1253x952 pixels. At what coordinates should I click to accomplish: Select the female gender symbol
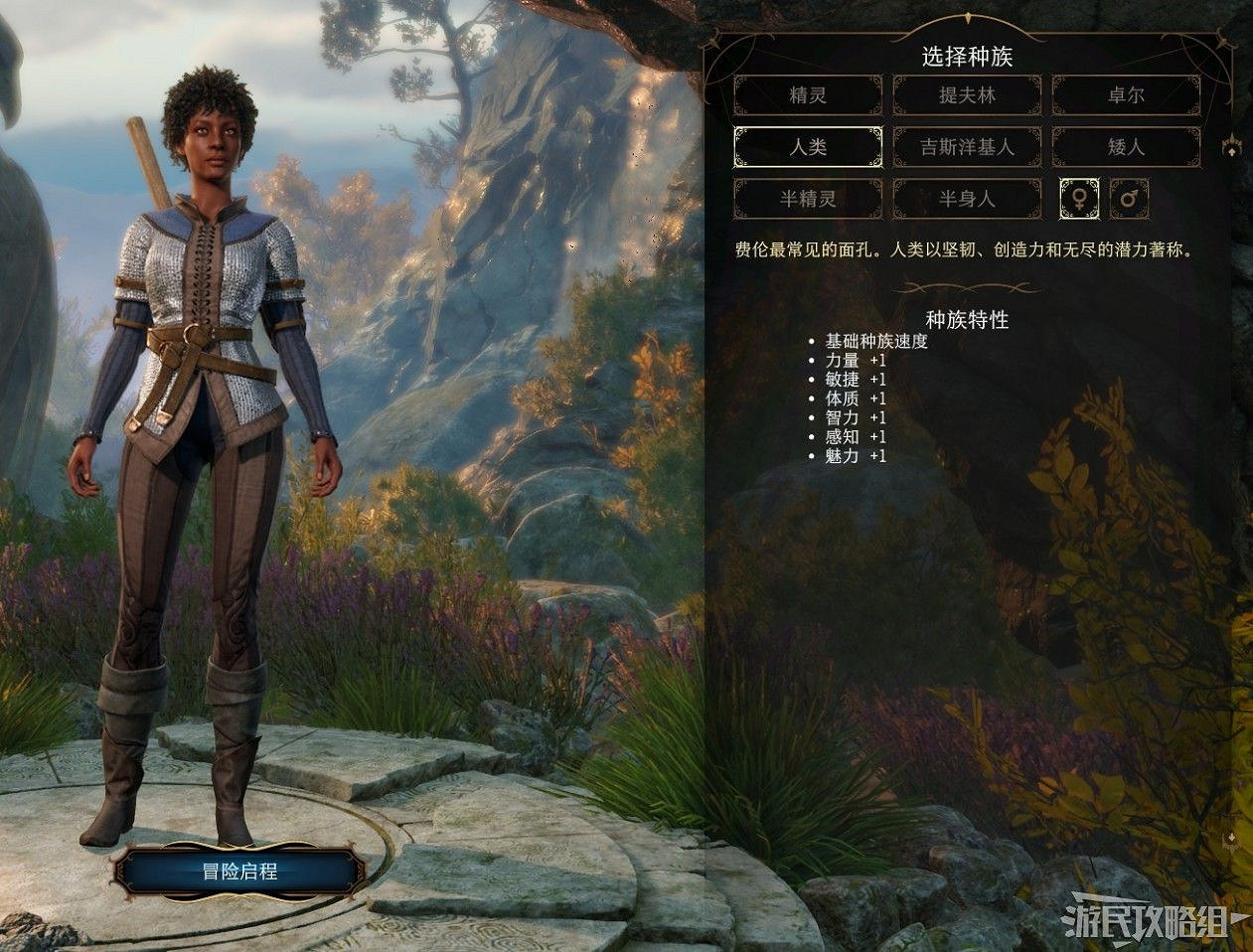(x=1079, y=199)
